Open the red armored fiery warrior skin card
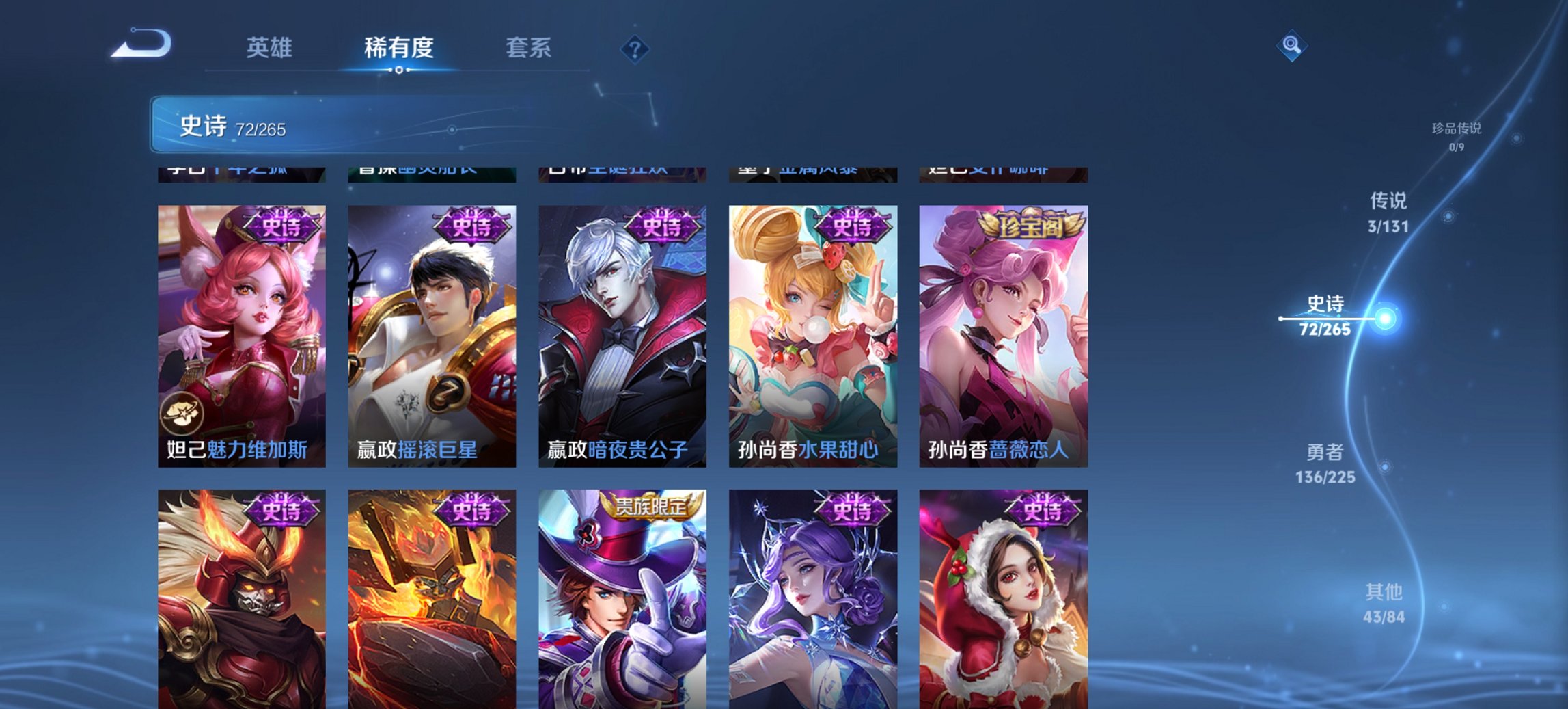The width and height of the screenshot is (1568, 709). click(239, 602)
